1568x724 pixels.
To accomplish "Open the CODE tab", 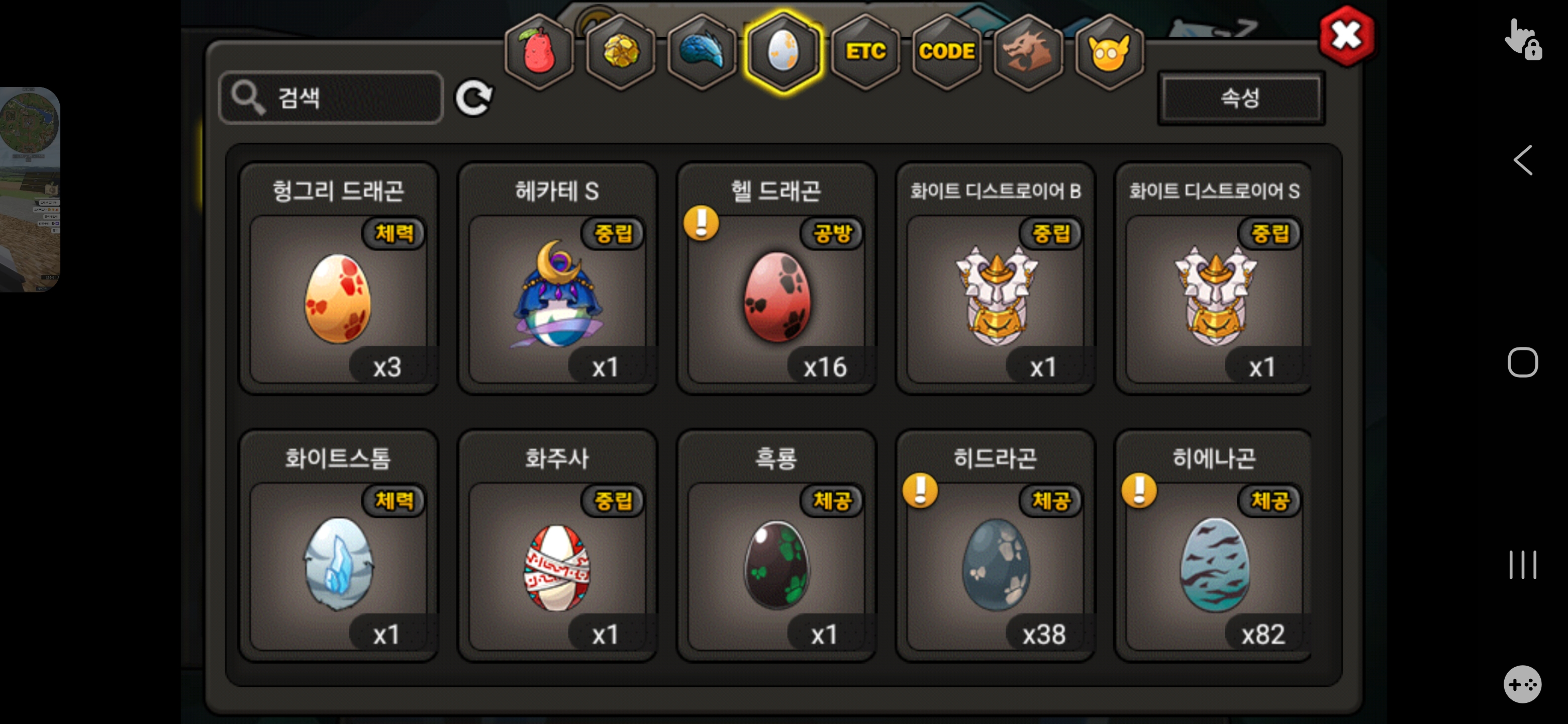I will (946, 51).
